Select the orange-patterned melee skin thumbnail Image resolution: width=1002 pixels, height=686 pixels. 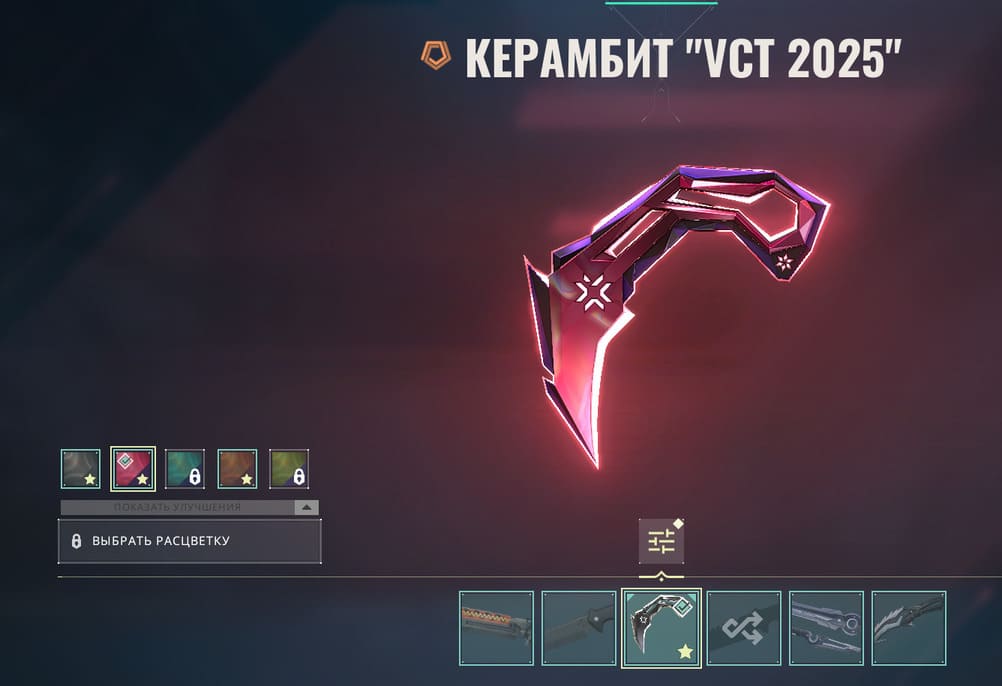(497, 628)
